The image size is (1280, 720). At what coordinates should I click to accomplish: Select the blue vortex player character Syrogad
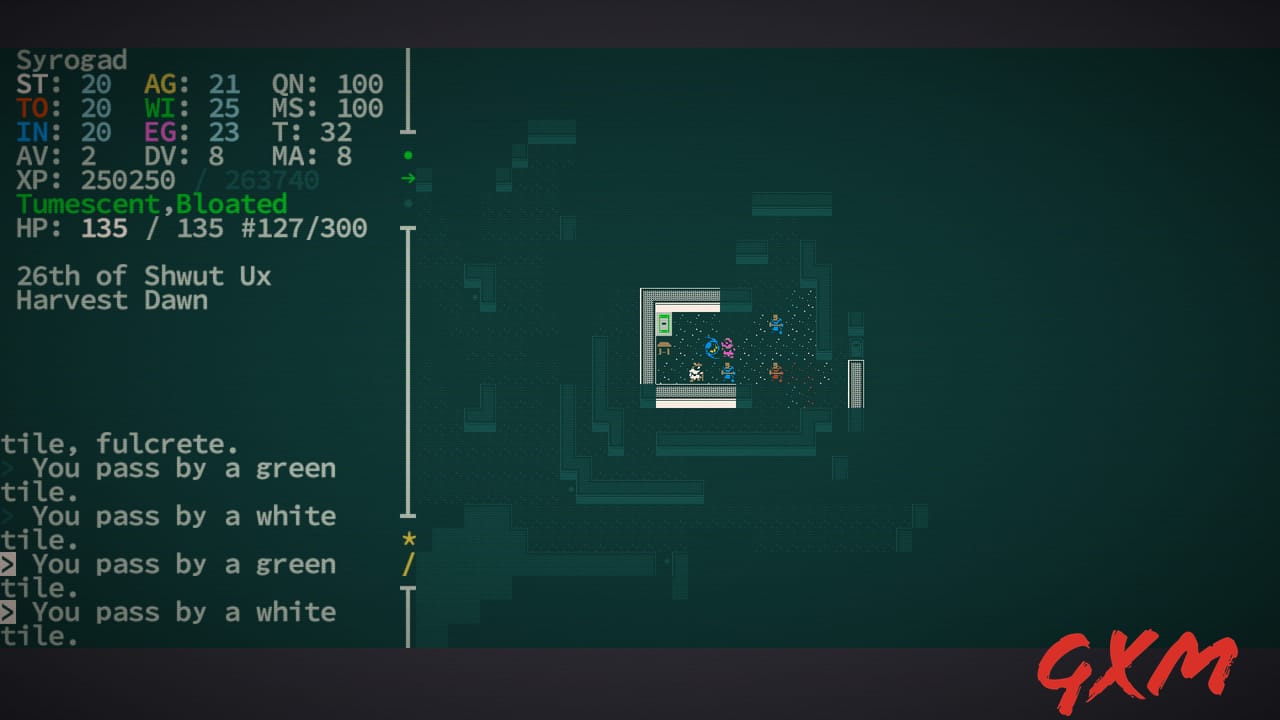(712, 347)
